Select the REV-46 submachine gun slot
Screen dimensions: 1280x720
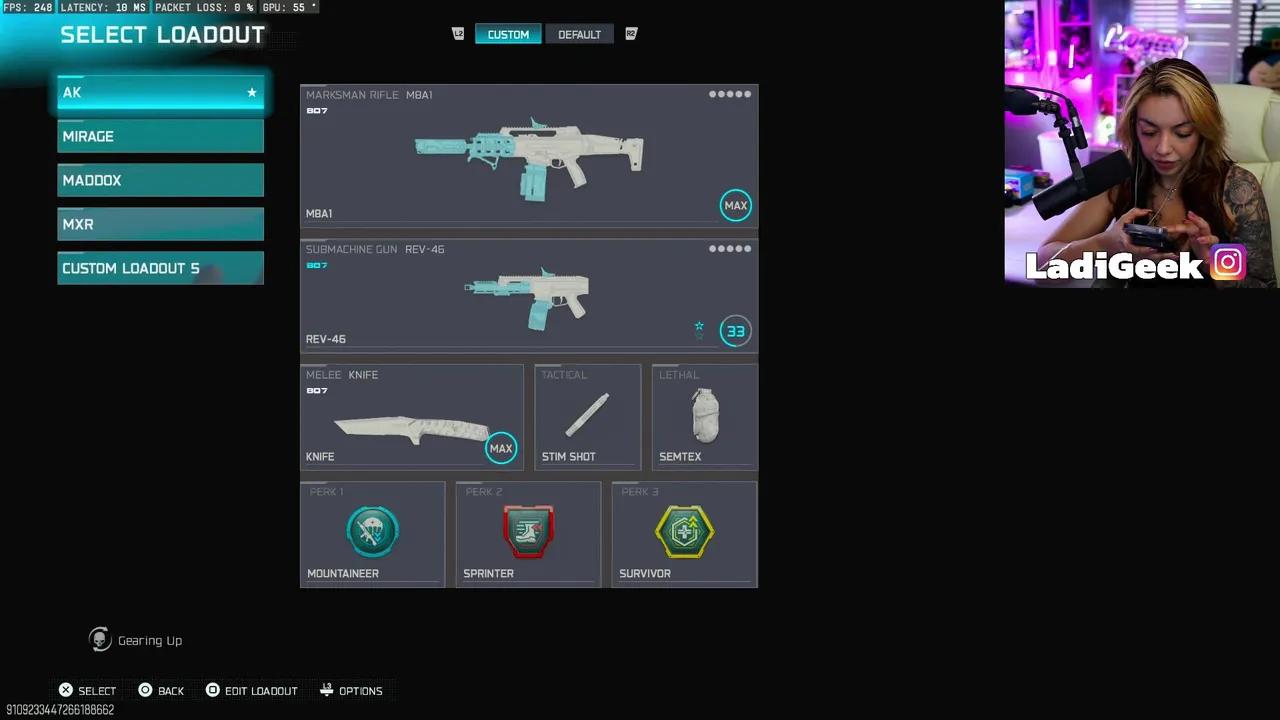pyautogui.click(x=528, y=296)
